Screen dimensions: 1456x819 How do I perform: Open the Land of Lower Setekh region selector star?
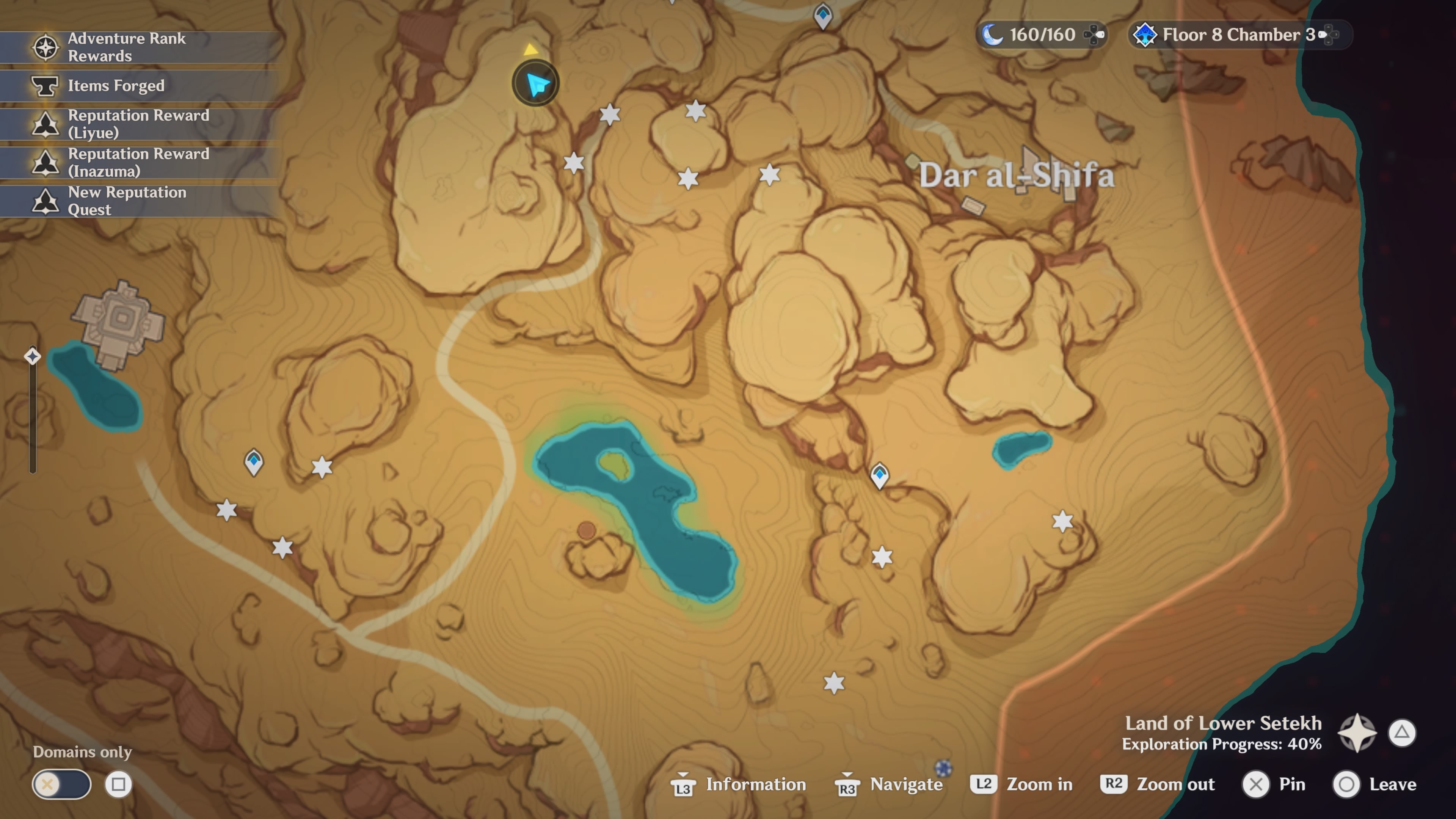1357,733
